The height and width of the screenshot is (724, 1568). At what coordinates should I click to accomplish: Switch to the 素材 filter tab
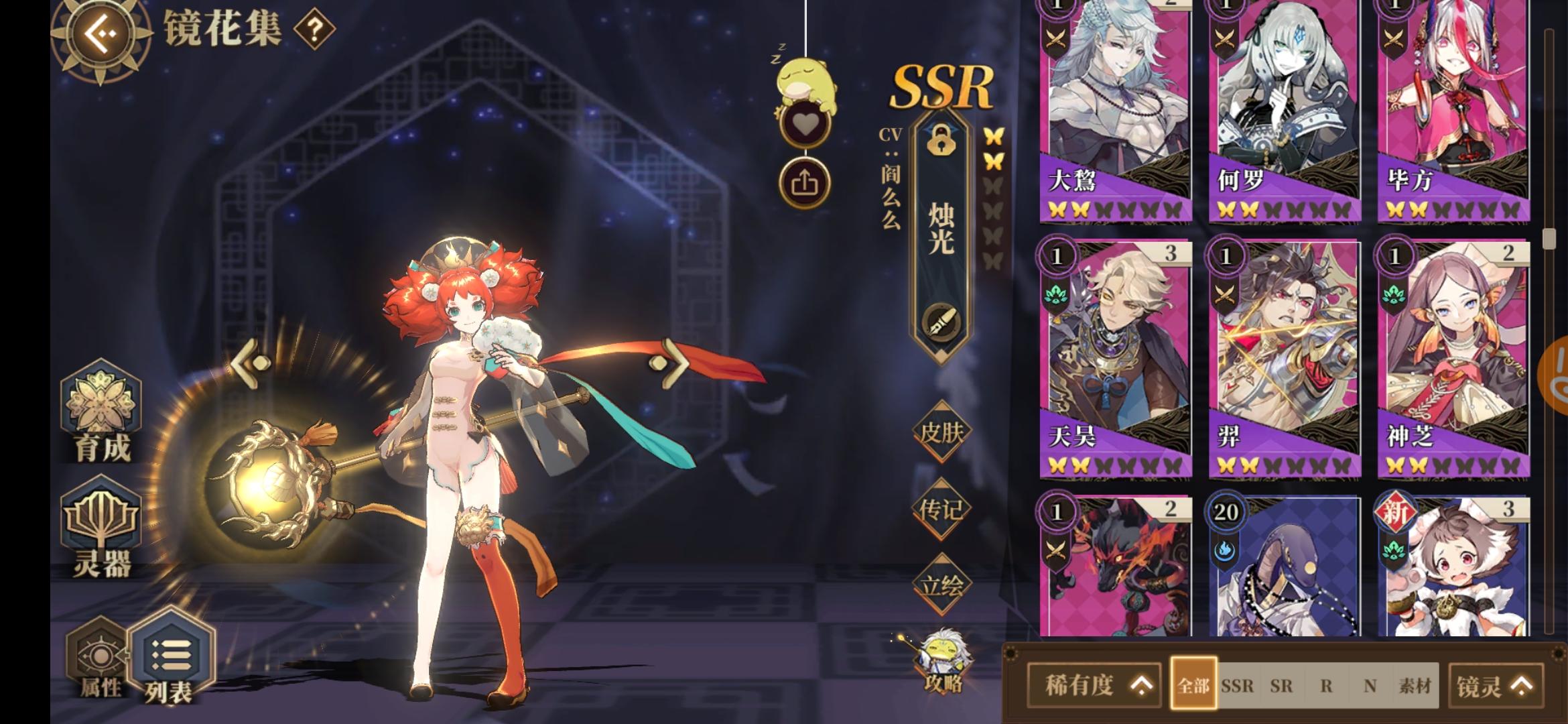[1414, 686]
